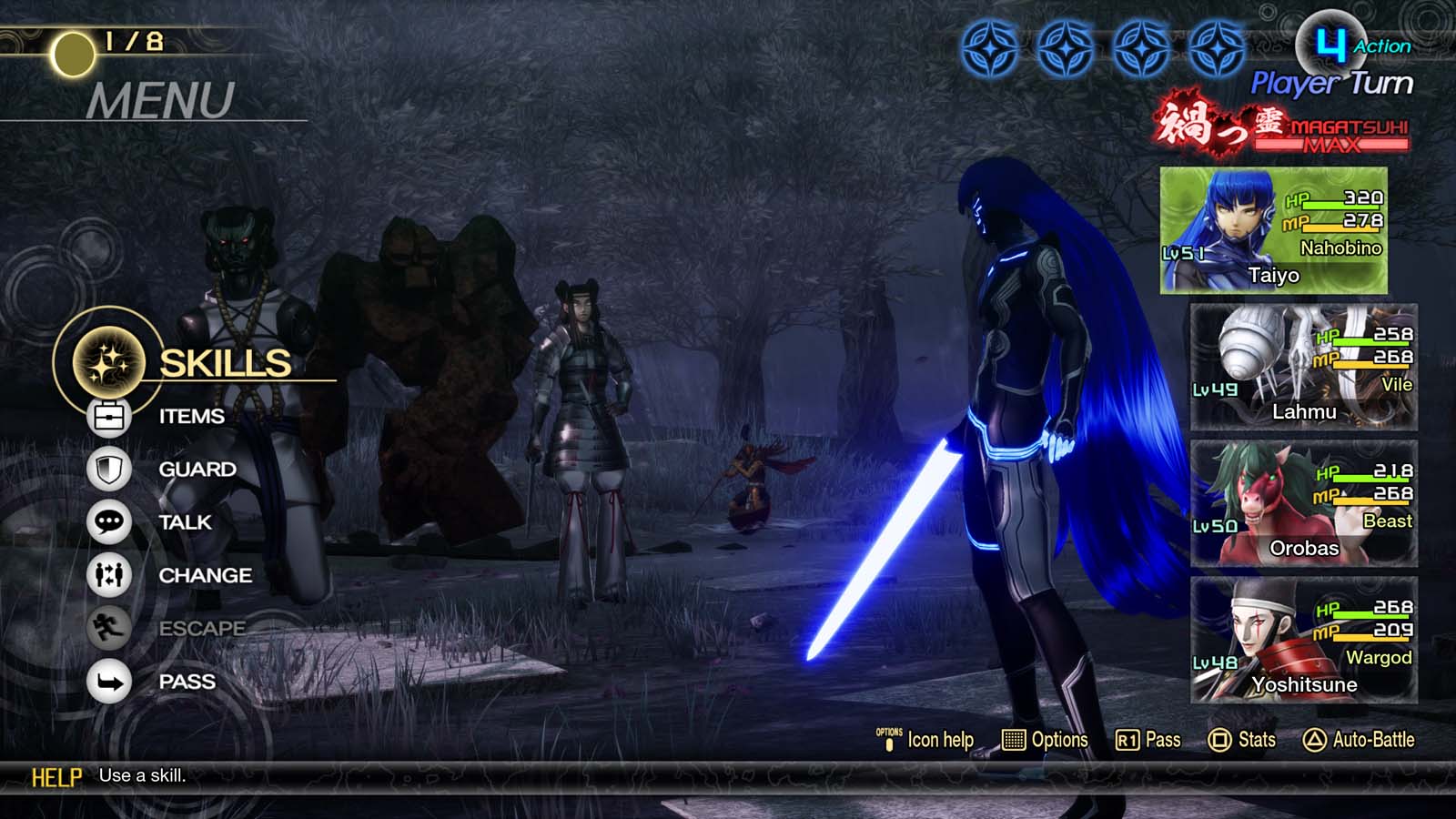Click the Change party member icon

(x=108, y=576)
